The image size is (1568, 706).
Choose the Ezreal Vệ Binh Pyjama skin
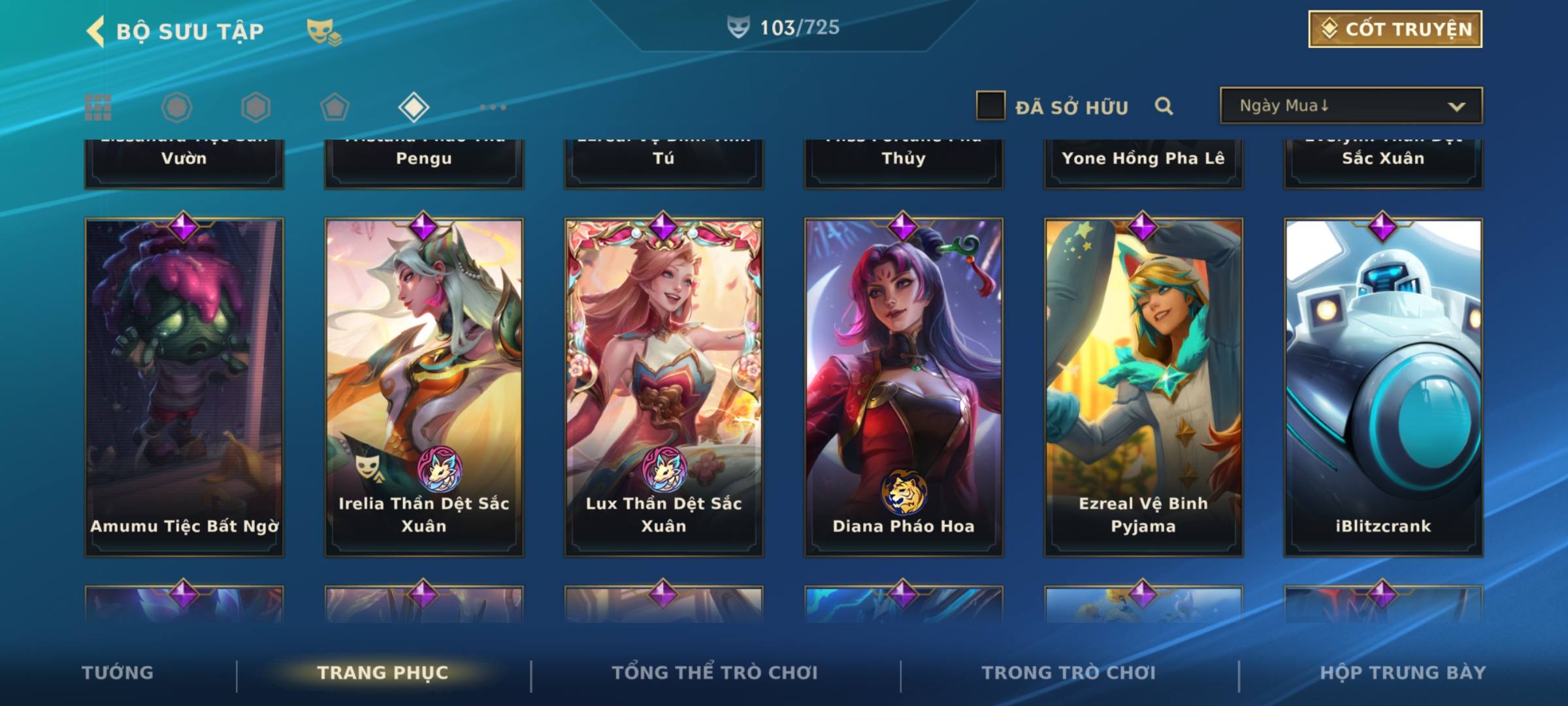pyautogui.click(x=1143, y=387)
